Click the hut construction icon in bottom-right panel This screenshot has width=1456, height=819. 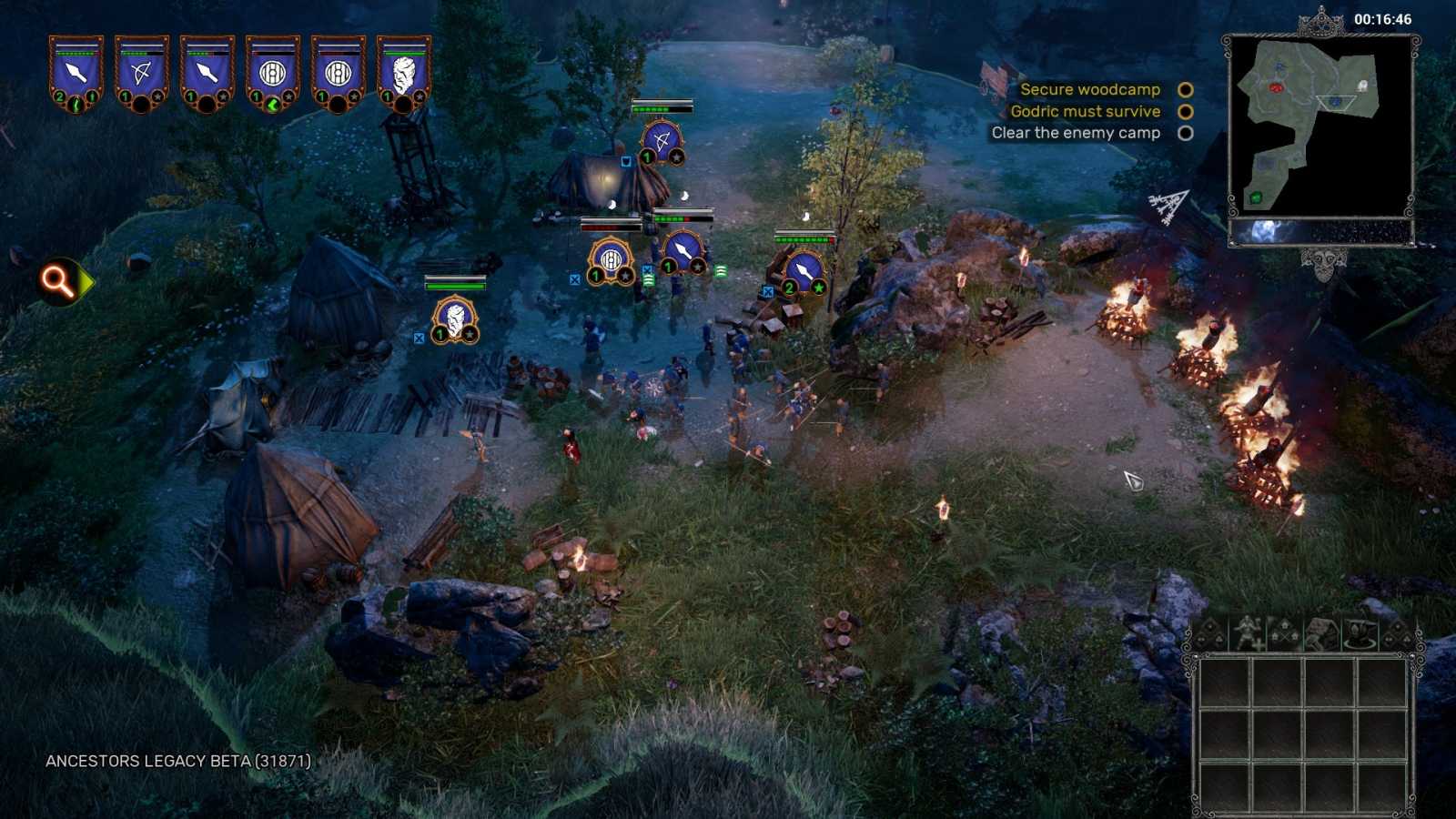pos(1321,631)
